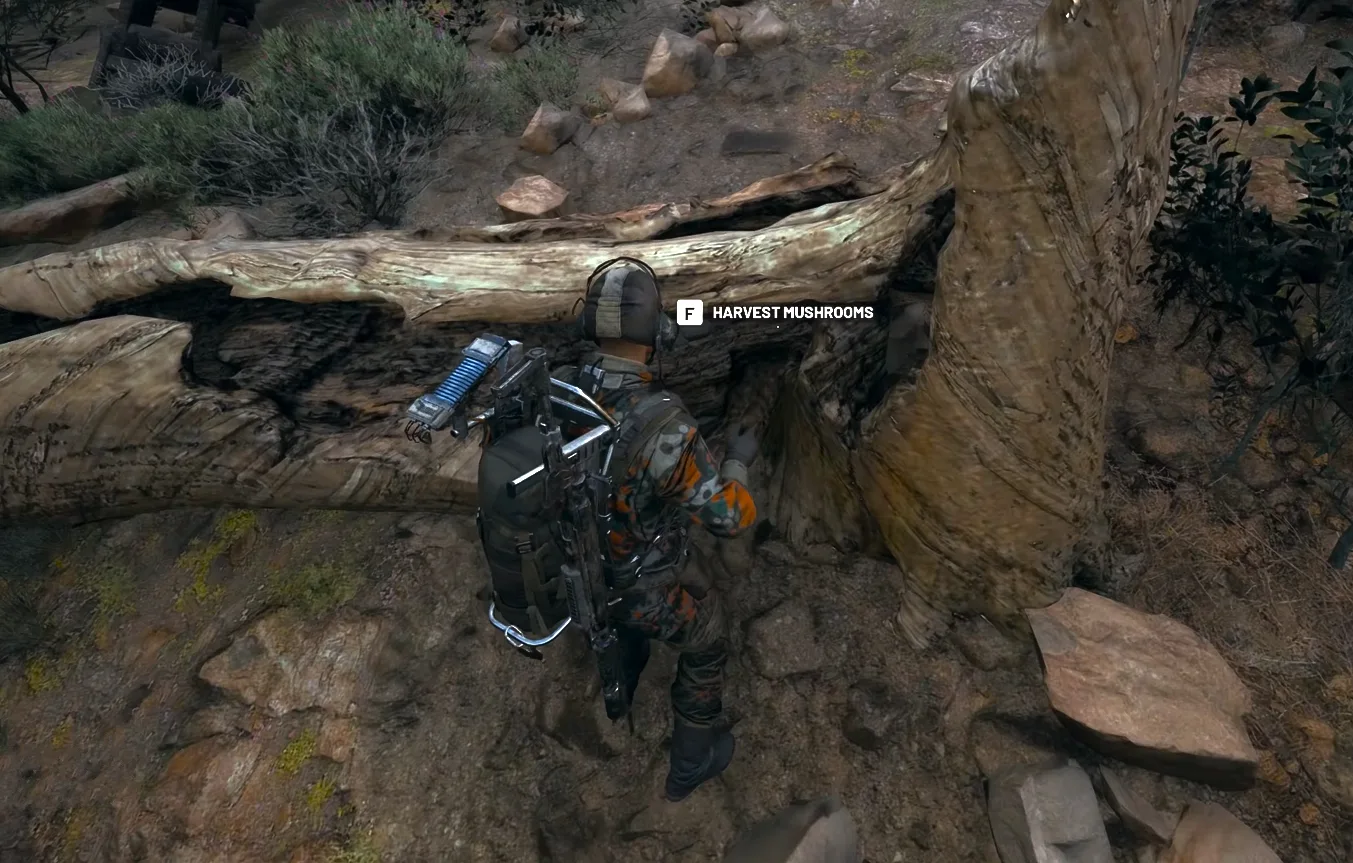1353x863 pixels.
Task: Click the blue energy weapon on the backpack
Action: click(459, 380)
